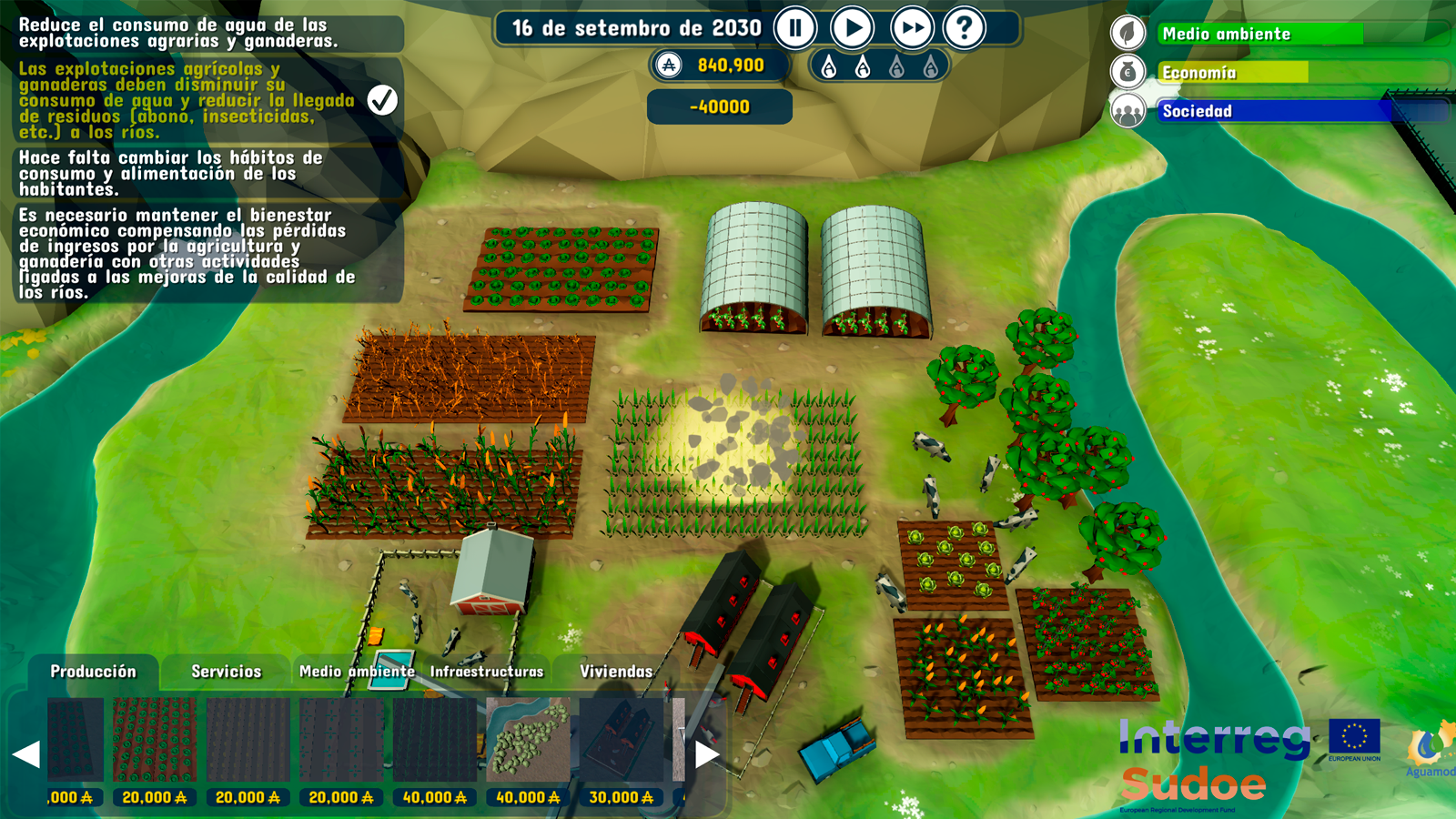Select the objective about consumption habits
The image size is (1456, 819).
(173, 173)
